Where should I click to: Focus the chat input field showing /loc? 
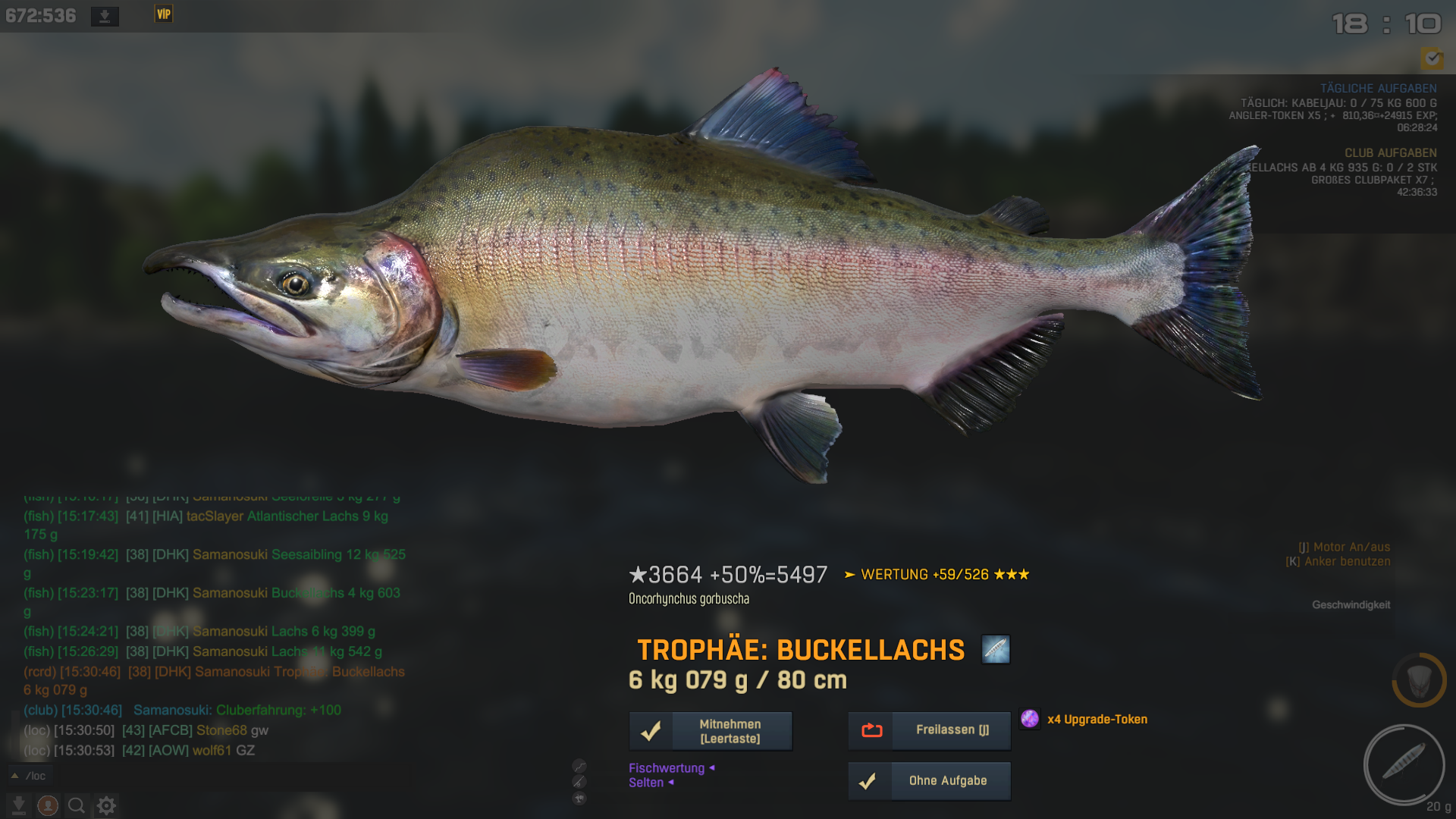tap(152, 776)
